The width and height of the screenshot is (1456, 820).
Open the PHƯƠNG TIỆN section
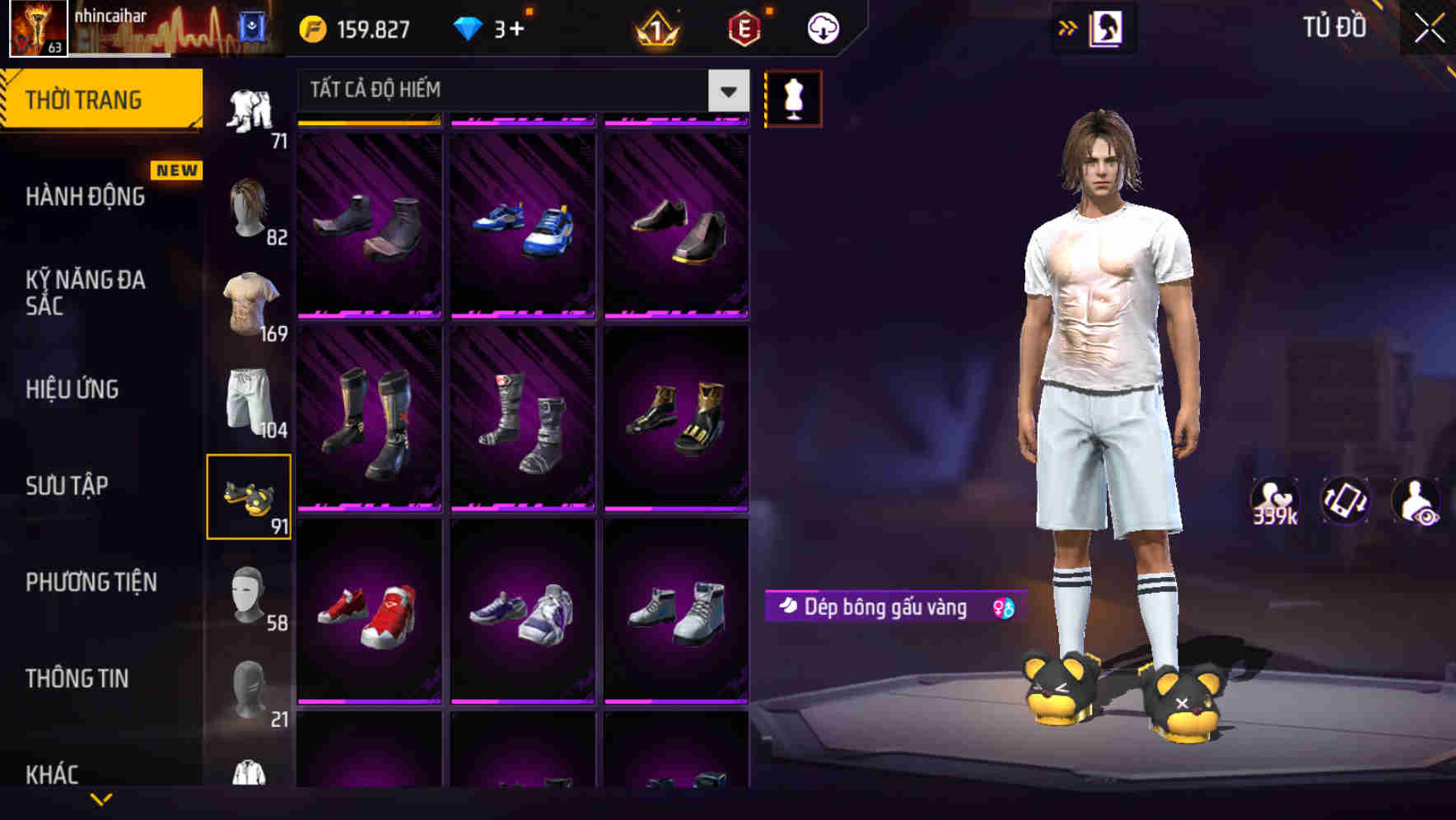click(x=91, y=582)
